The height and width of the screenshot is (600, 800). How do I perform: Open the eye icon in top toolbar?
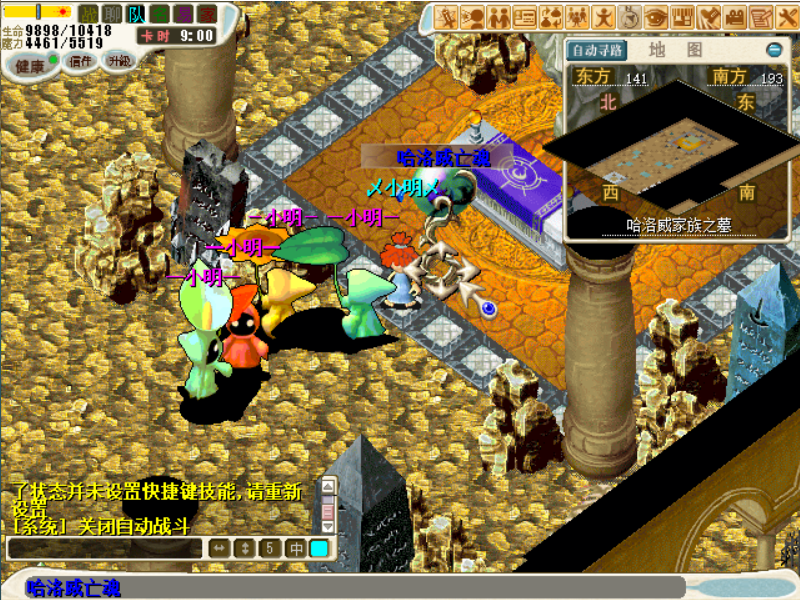tap(656, 17)
